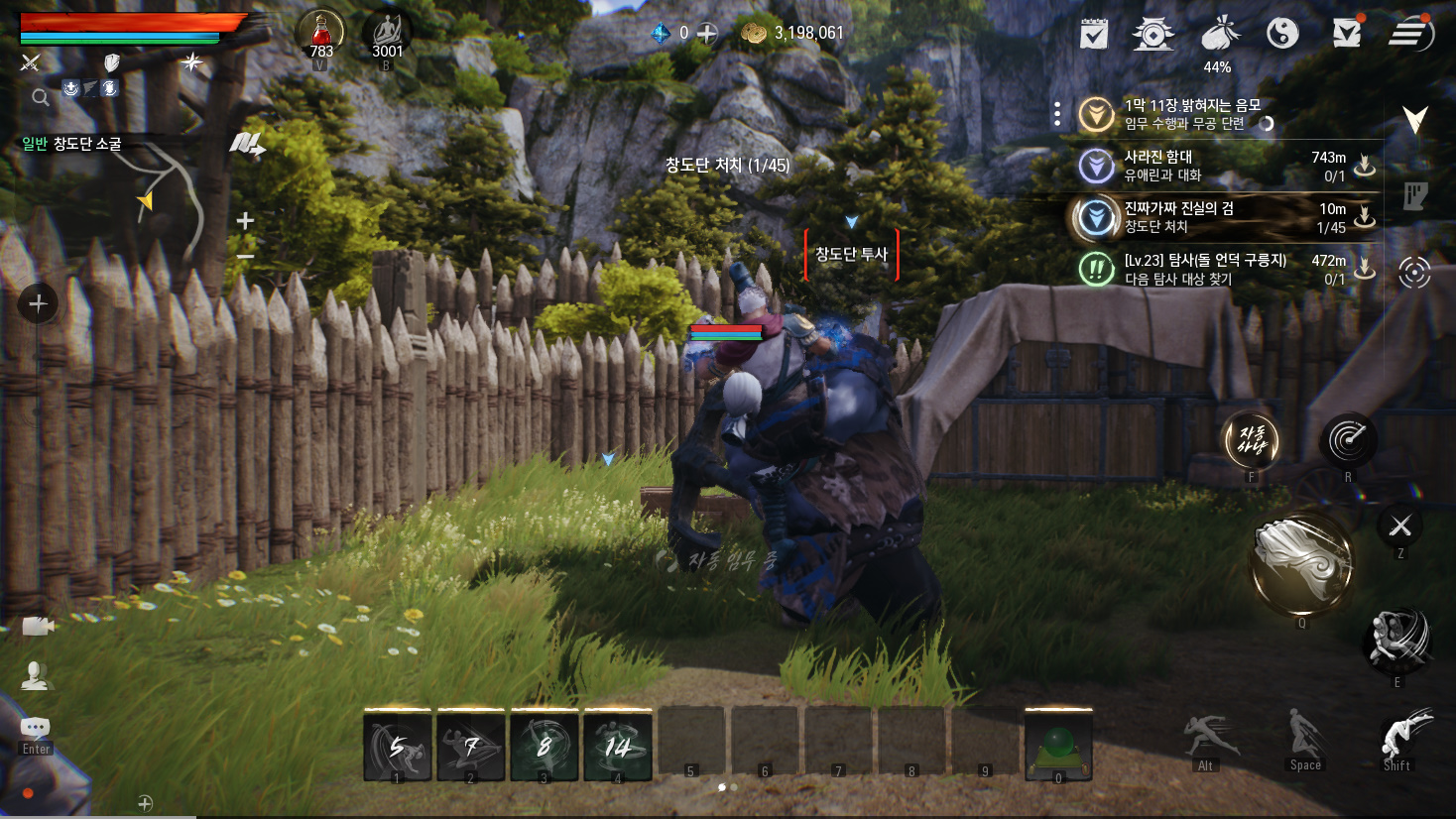
Task: Open the mail envelope icon
Action: click(1346, 34)
